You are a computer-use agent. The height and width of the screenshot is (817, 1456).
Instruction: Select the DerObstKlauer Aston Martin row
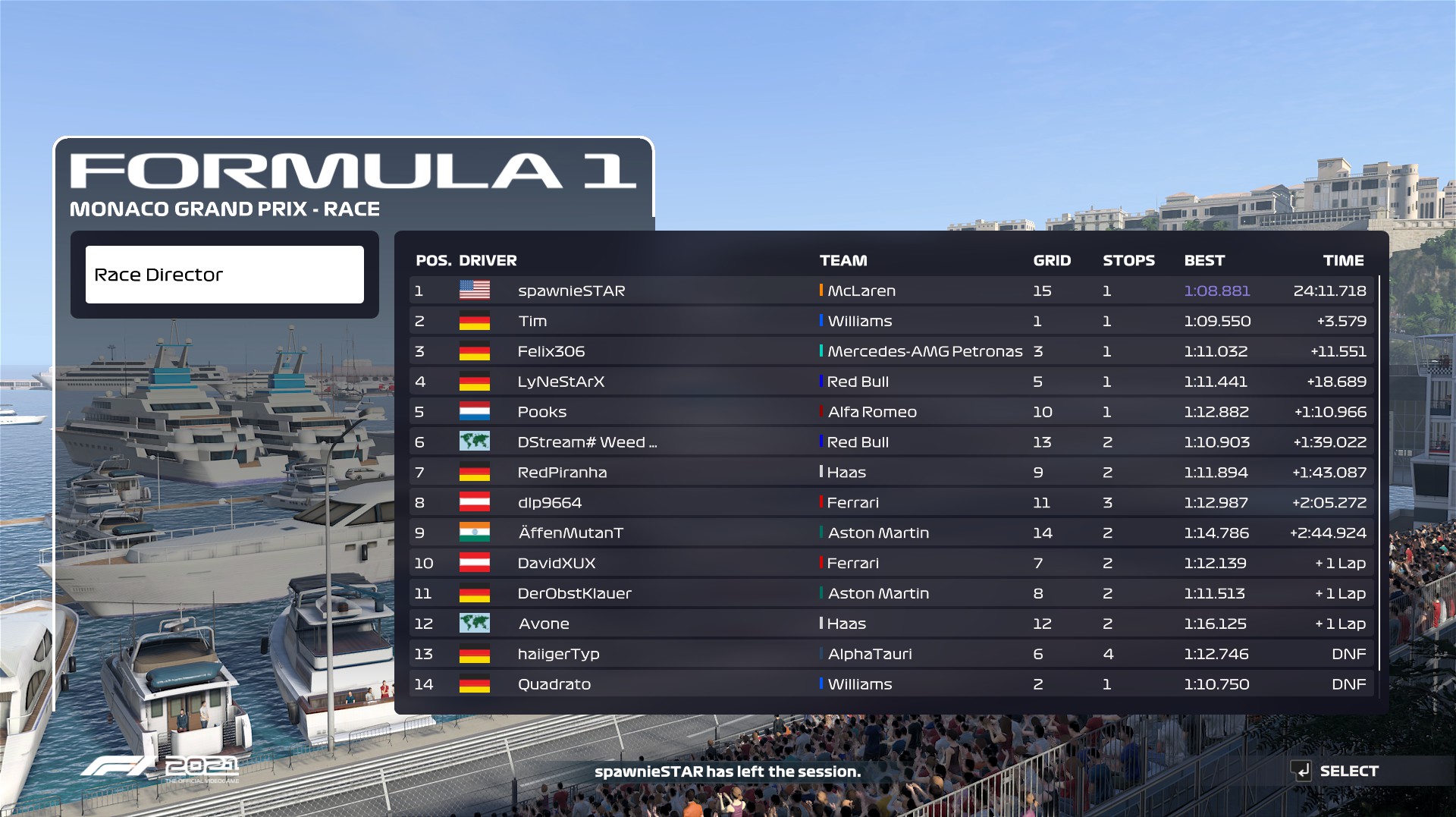point(892,594)
